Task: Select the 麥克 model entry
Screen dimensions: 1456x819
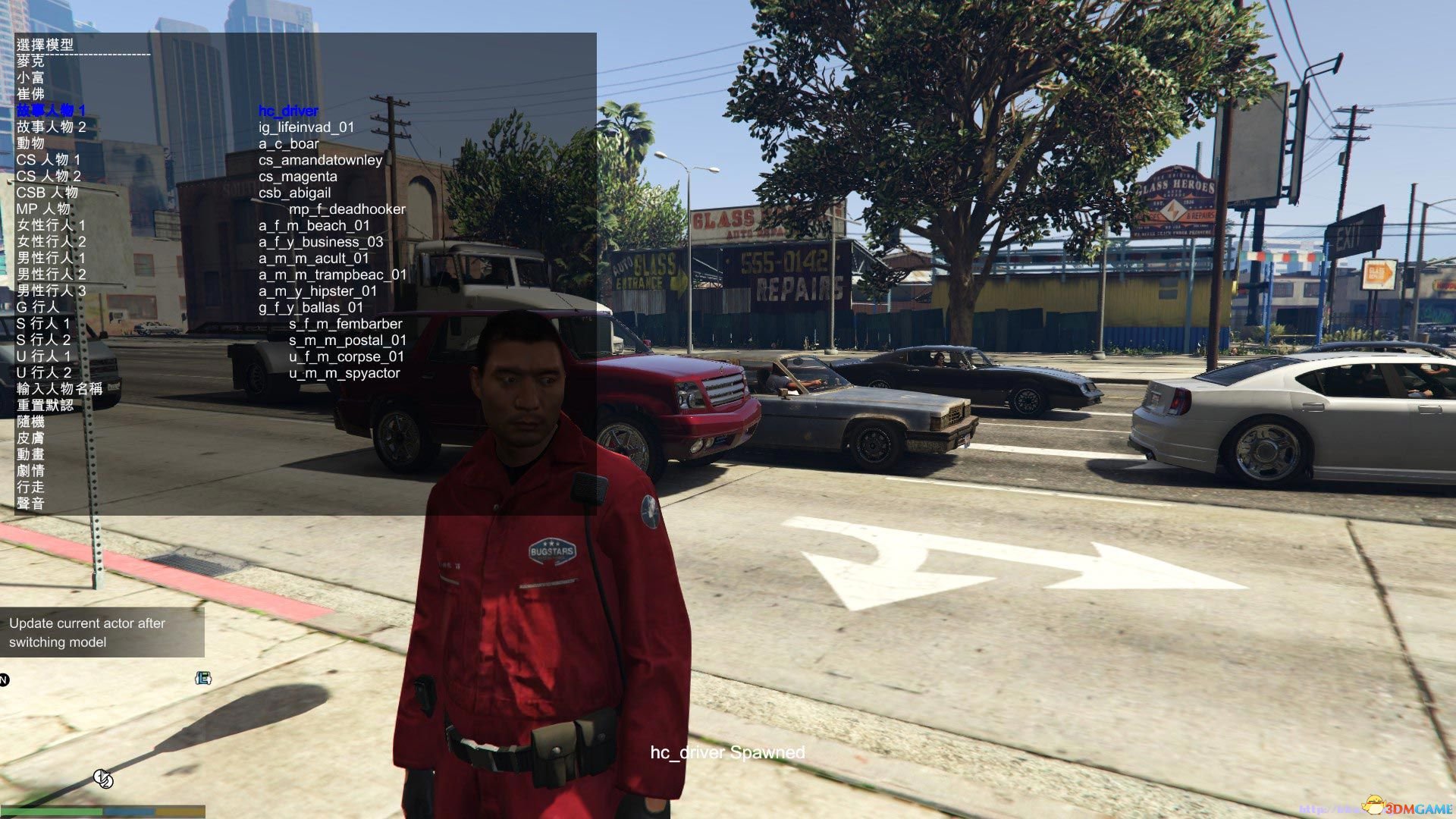Action: coord(30,61)
